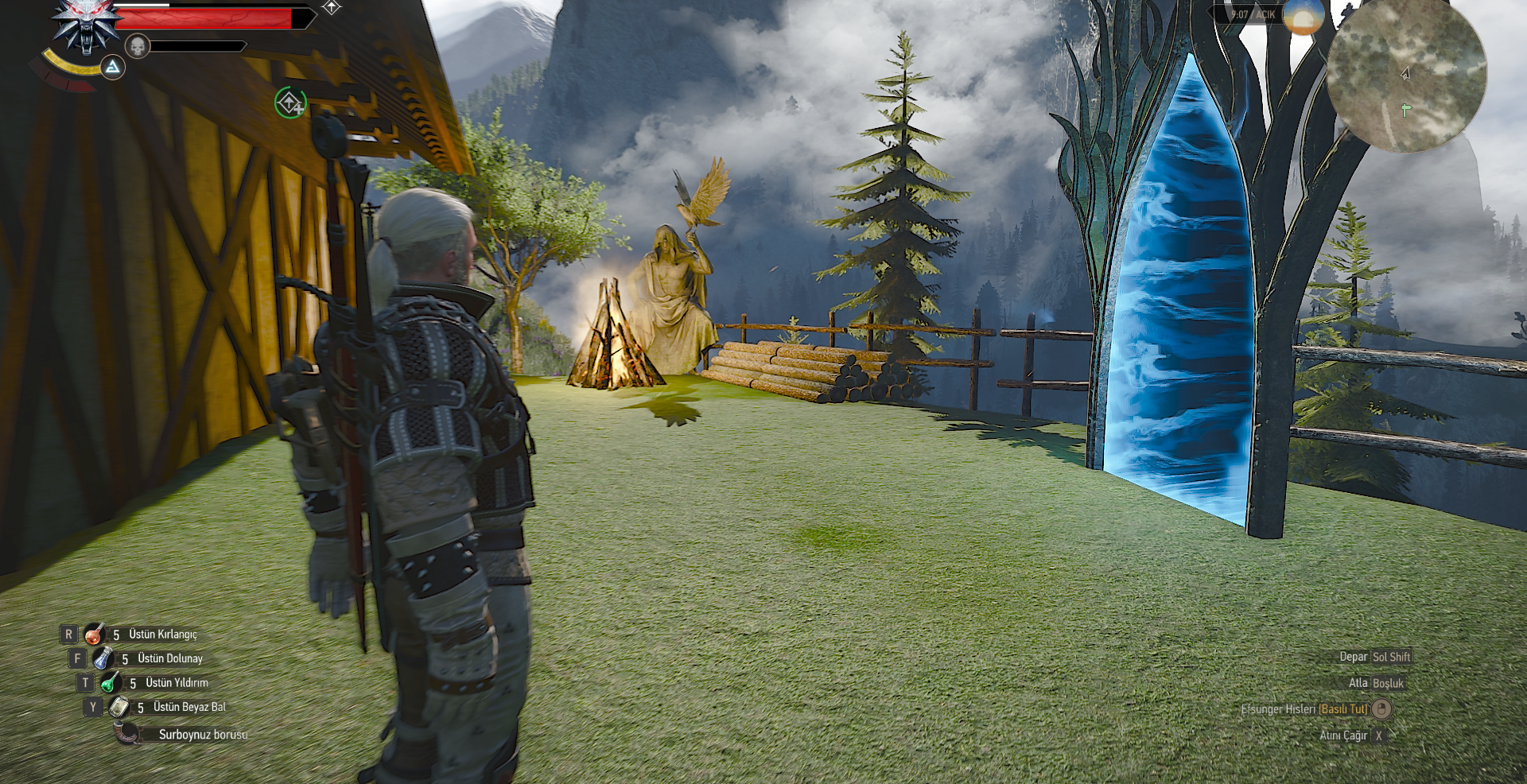Select the green quest marker on minimap

coord(1405,110)
